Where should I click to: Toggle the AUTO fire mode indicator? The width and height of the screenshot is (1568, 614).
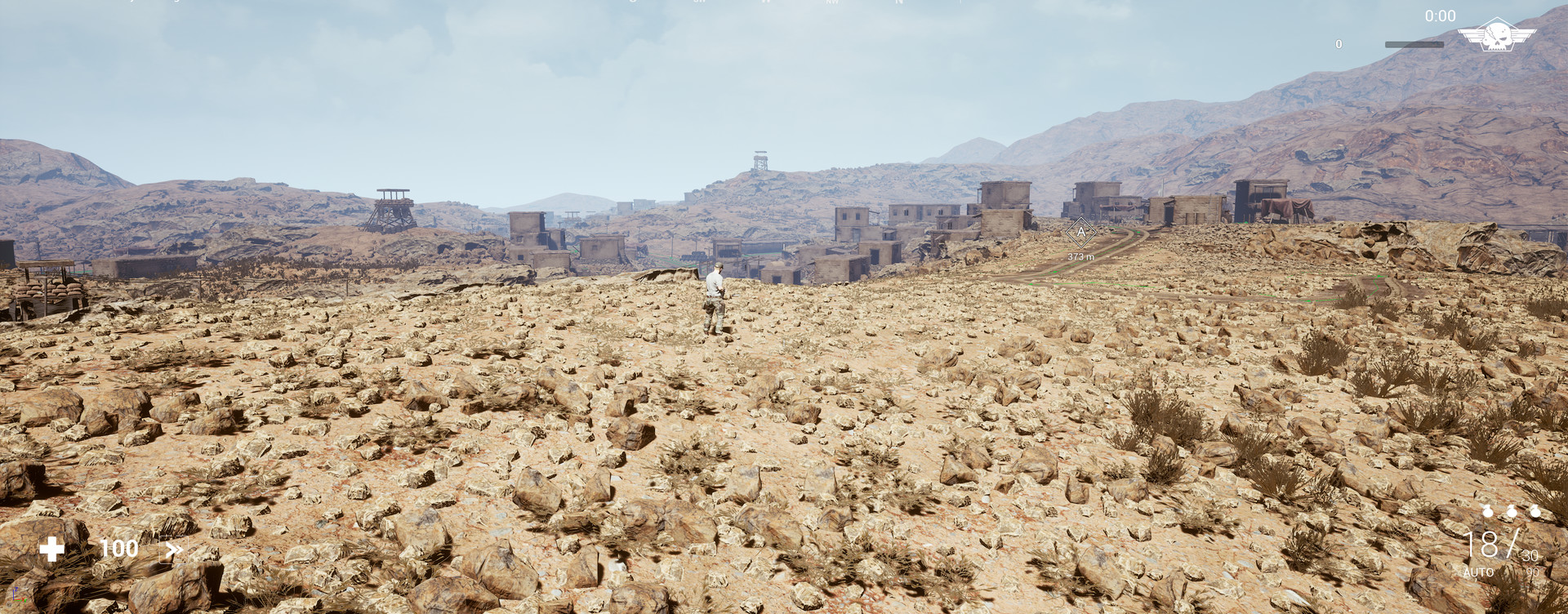(1480, 572)
